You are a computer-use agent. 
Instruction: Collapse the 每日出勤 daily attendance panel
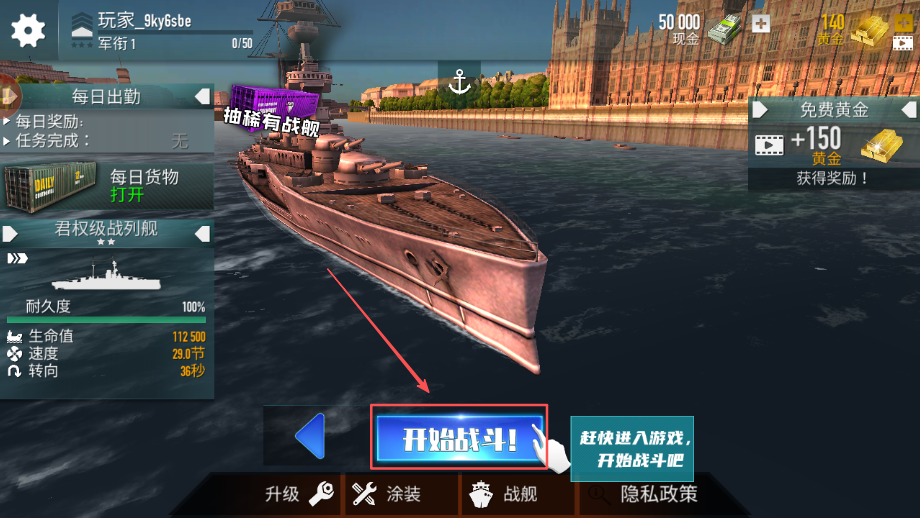click(202, 96)
